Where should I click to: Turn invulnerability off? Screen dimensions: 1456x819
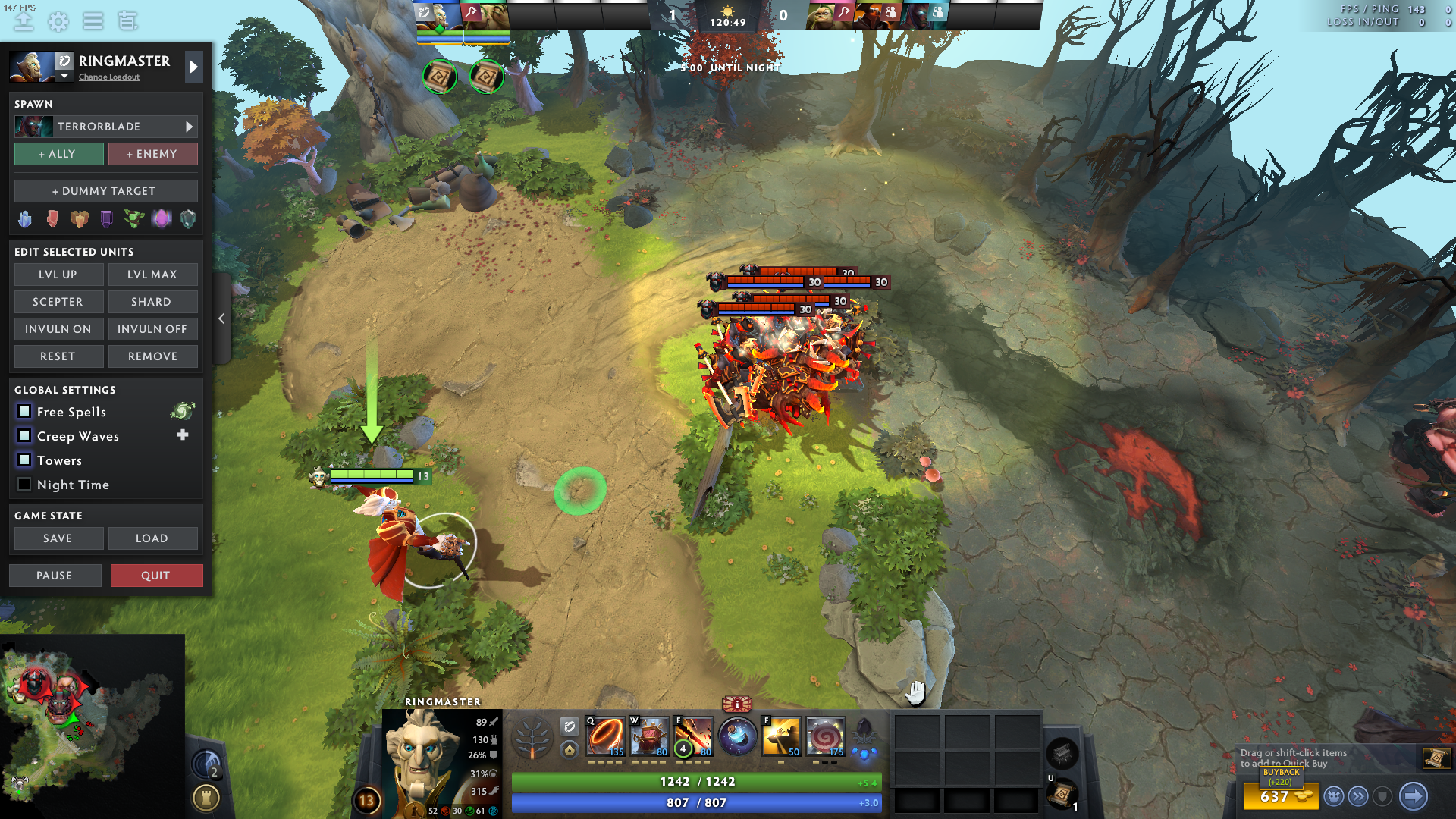click(x=152, y=329)
